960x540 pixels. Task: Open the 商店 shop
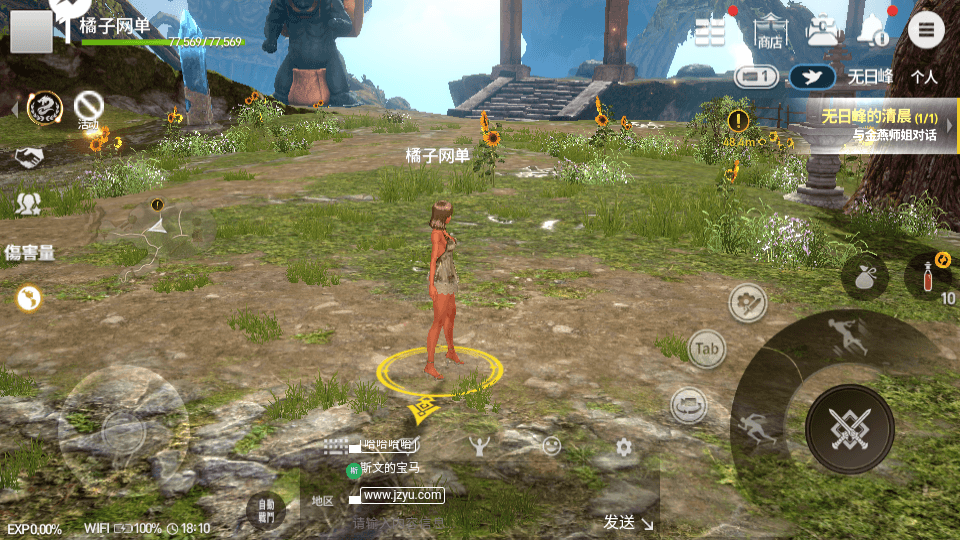(x=769, y=32)
